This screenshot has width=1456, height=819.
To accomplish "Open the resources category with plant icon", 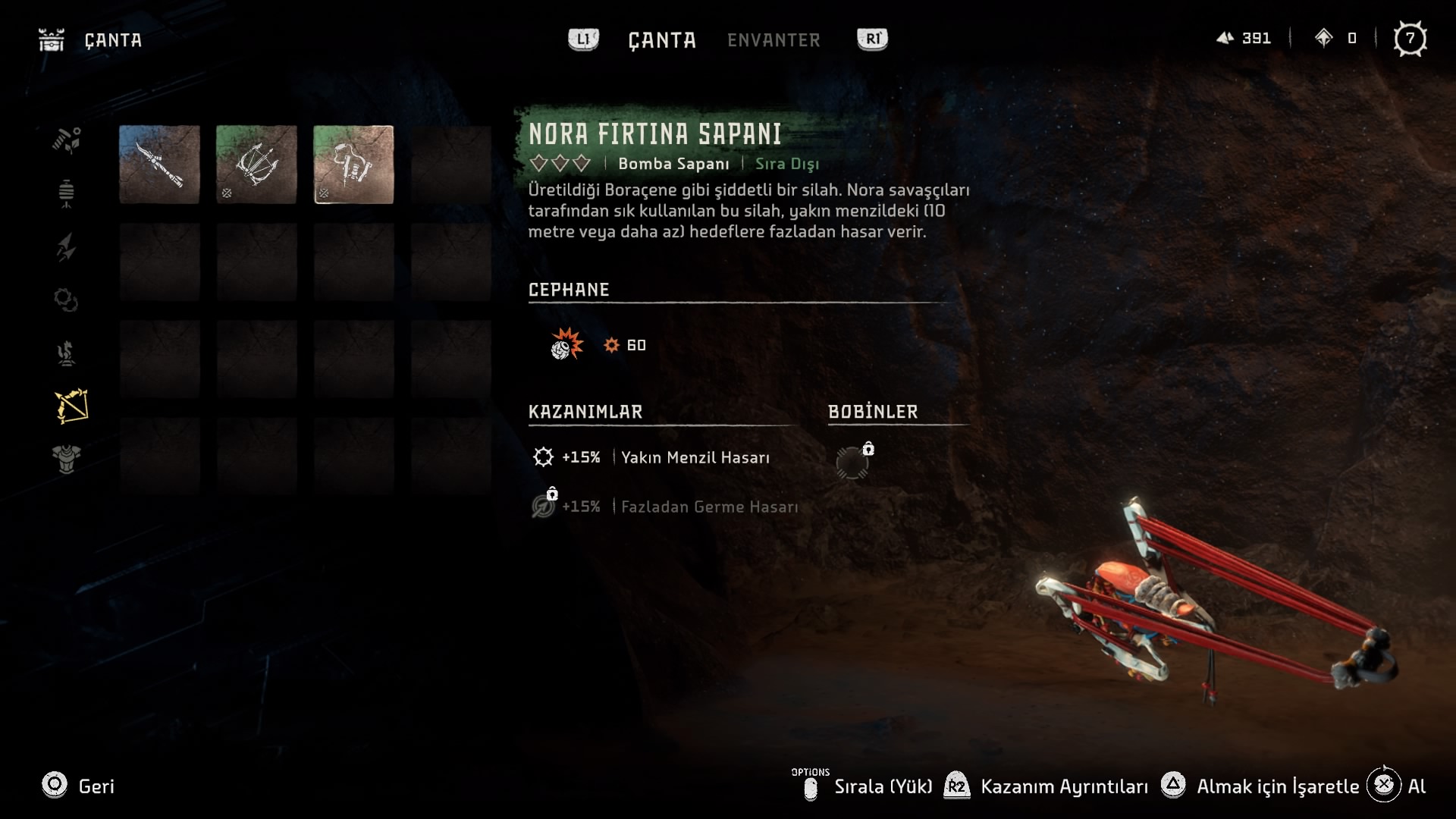I will [67, 140].
